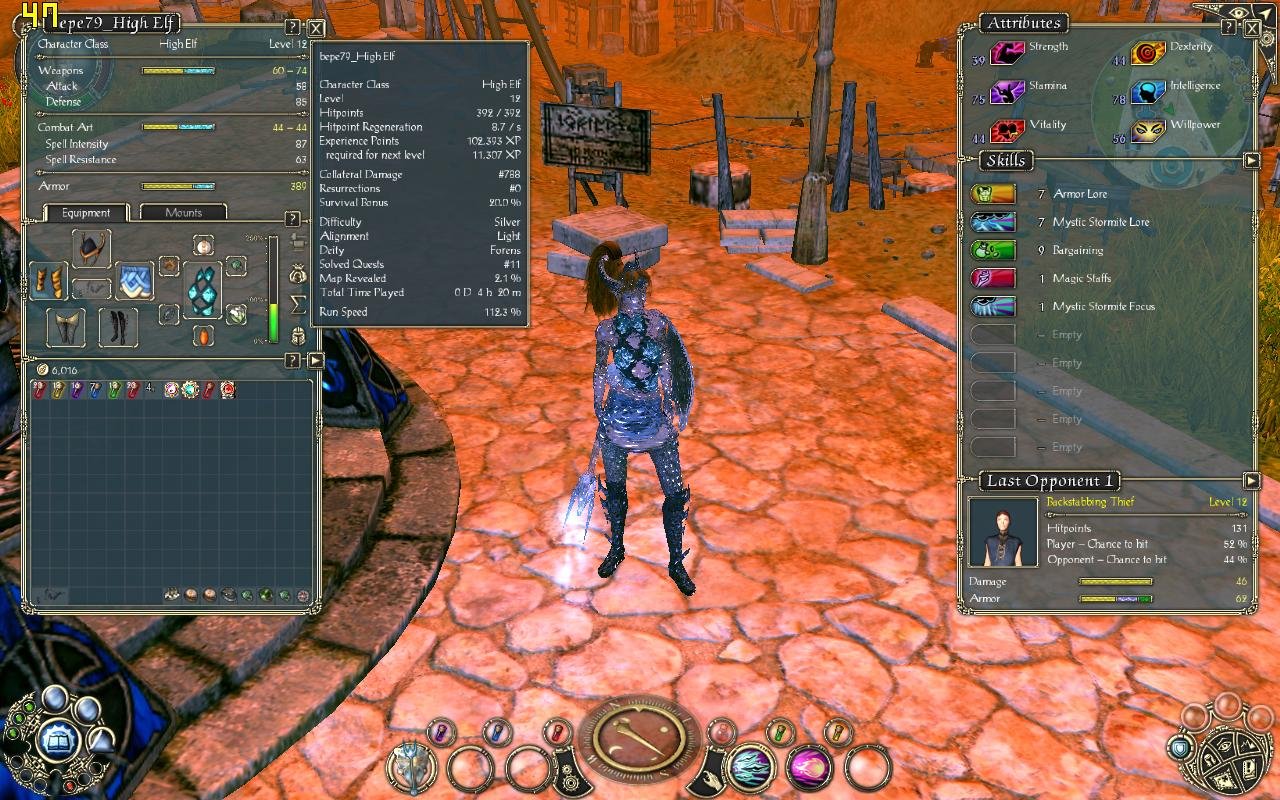Toggle the eye icon near the minimap

point(1238,12)
